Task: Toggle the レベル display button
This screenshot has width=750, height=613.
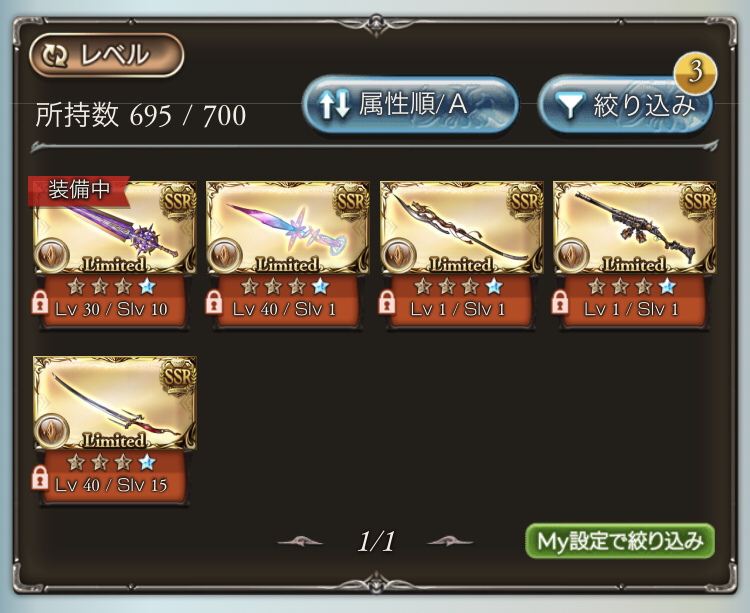Action: pos(106,56)
